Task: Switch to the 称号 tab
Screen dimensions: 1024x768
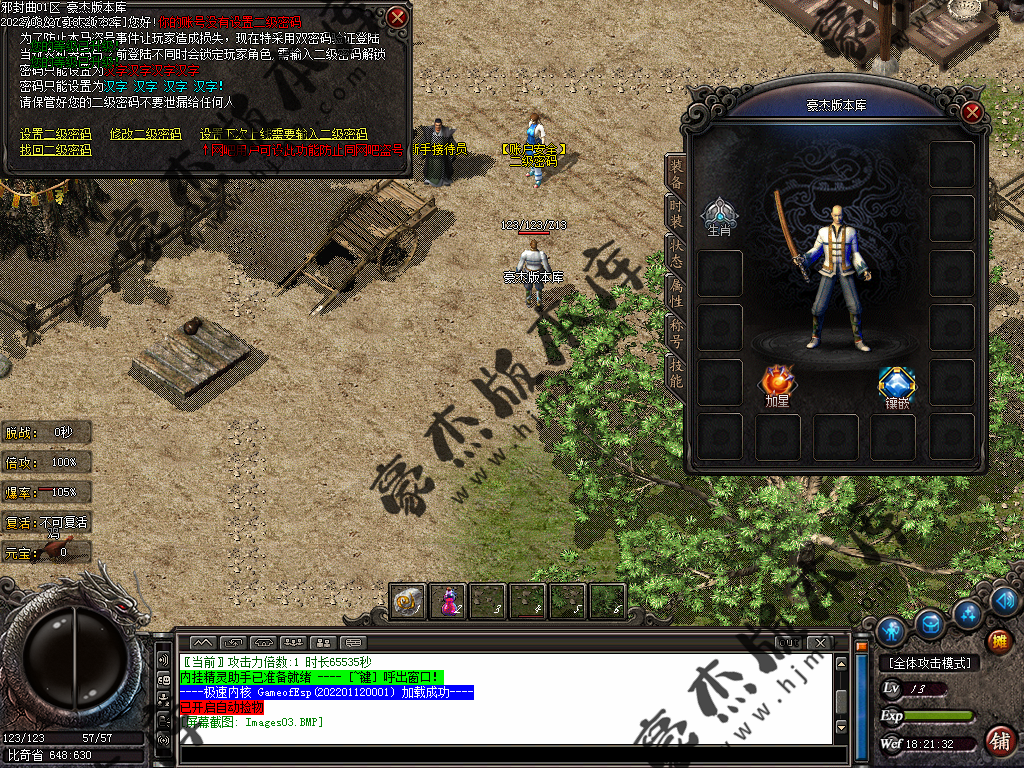Action: tap(676, 331)
